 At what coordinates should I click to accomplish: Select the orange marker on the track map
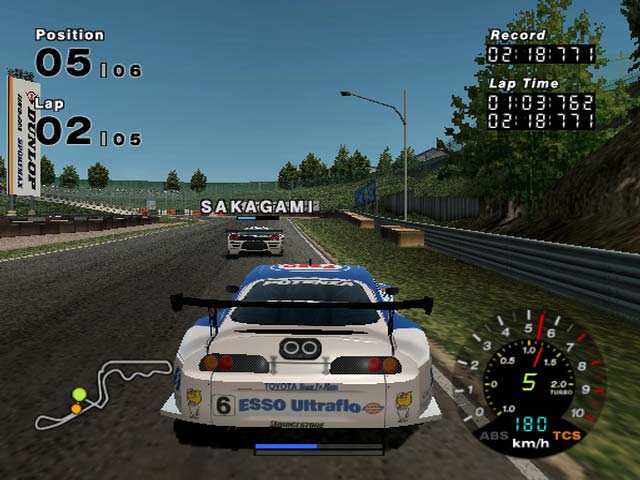point(76,408)
